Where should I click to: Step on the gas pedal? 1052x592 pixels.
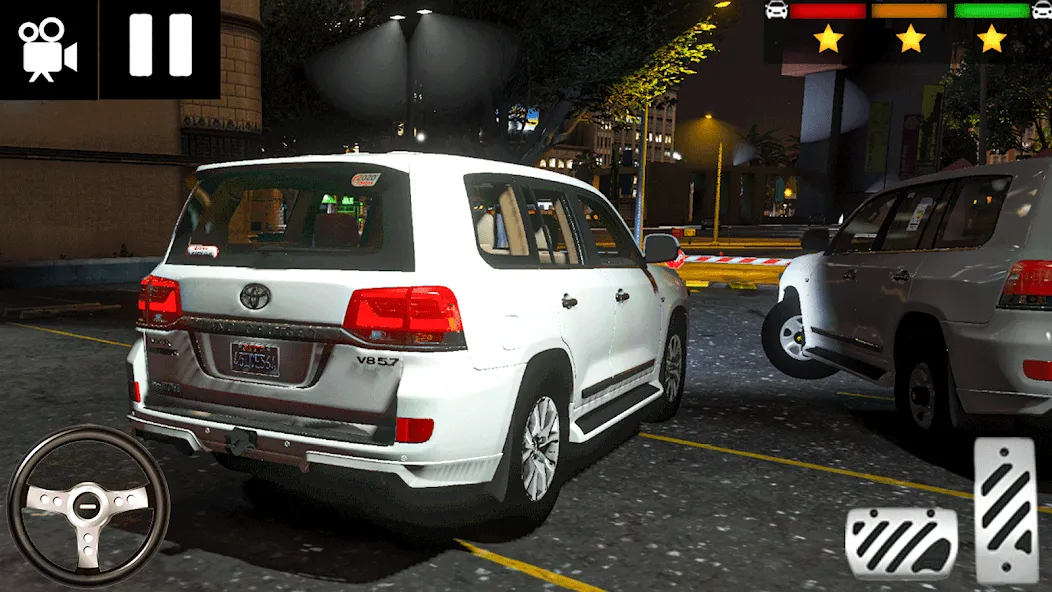[x=1005, y=510]
